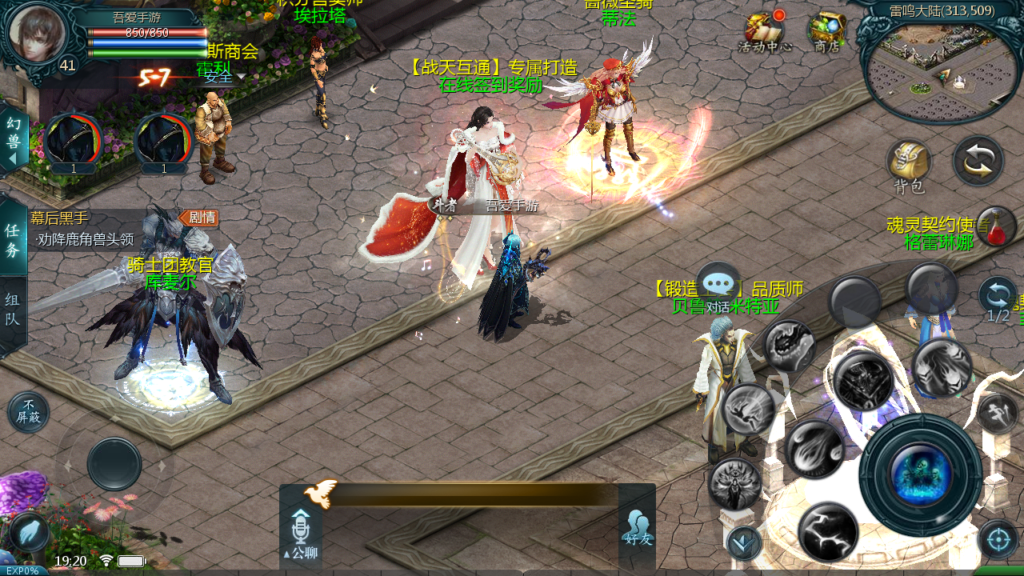
Task: Open the 商店 shop
Action: (826, 32)
